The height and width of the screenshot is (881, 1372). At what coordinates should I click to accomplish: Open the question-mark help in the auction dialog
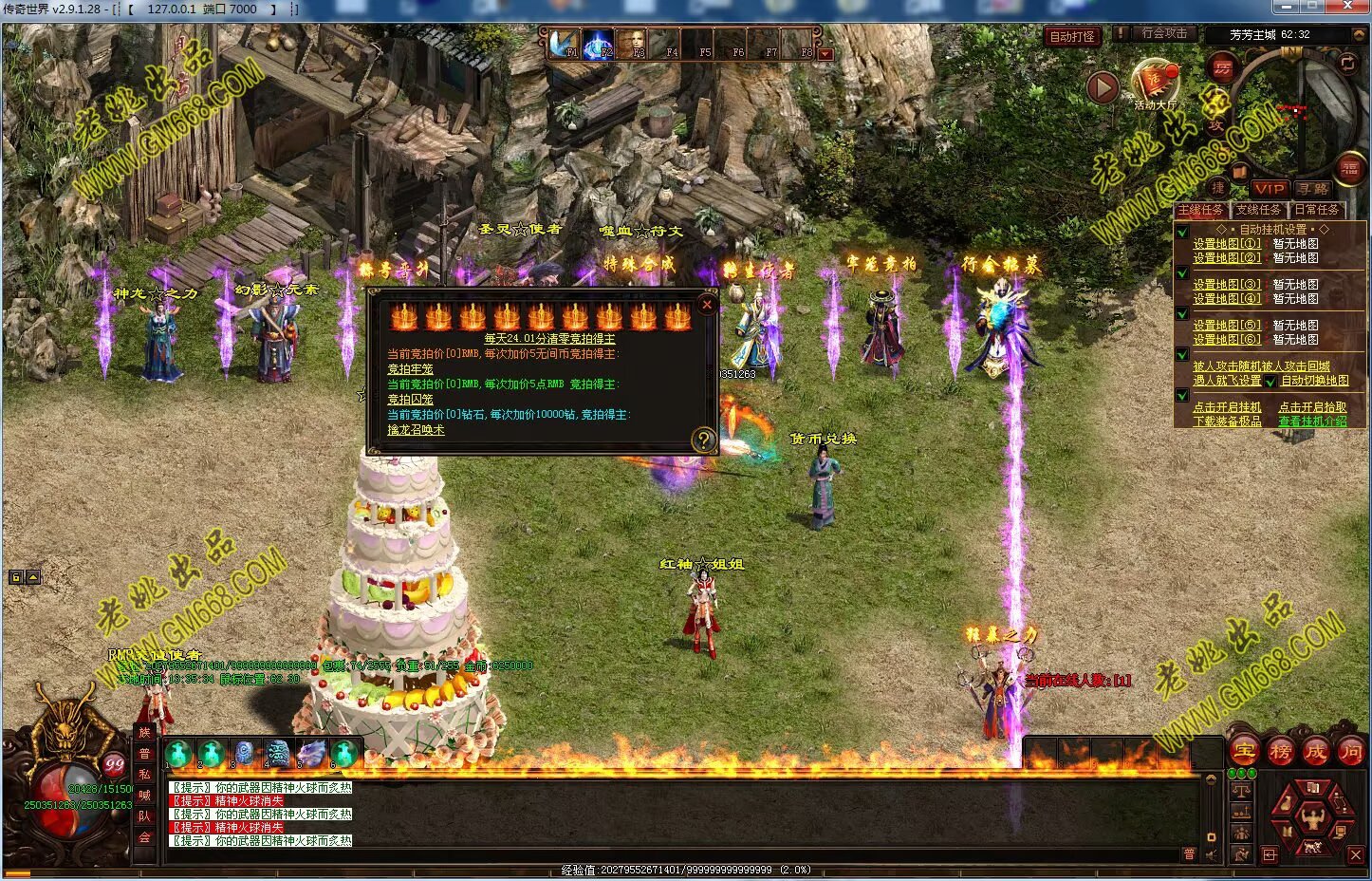pos(703,440)
